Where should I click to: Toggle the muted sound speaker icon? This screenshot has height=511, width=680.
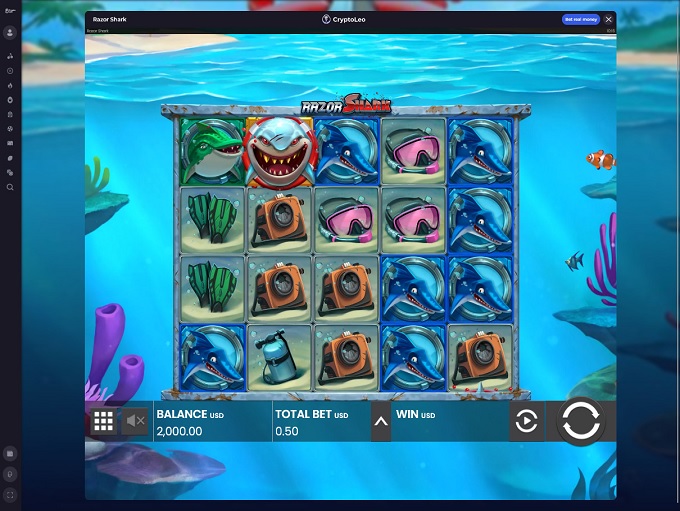(134, 422)
